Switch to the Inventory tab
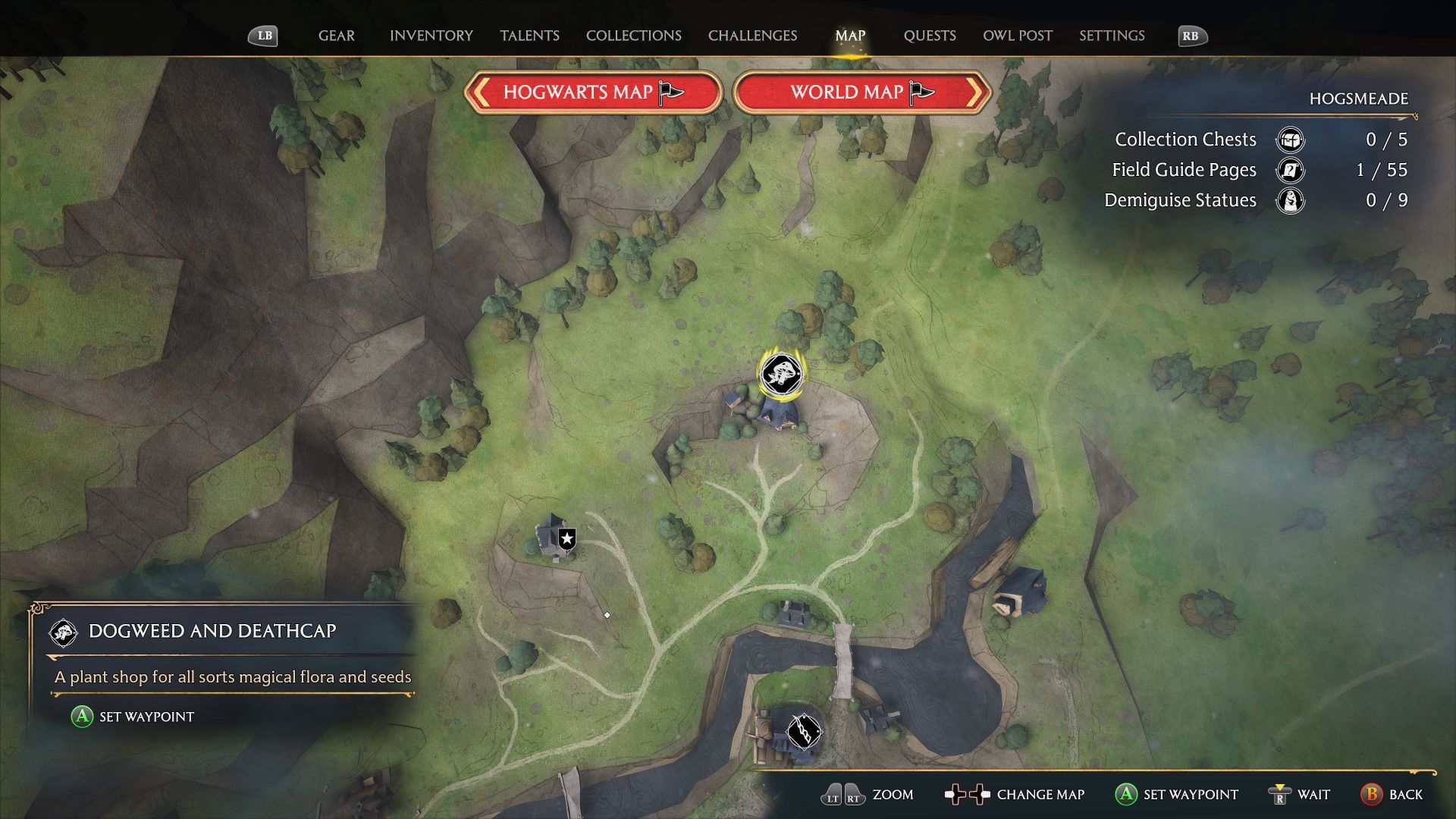 click(431, 36)
